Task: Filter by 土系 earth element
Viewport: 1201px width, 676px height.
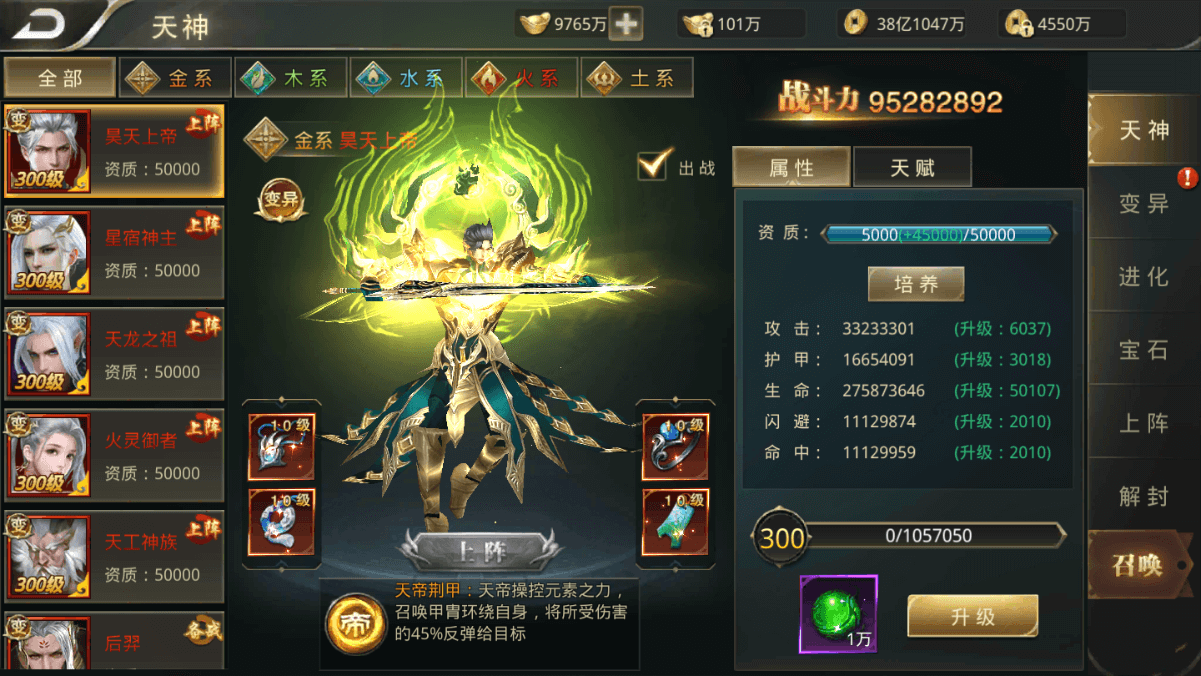Action: [636, 78]
